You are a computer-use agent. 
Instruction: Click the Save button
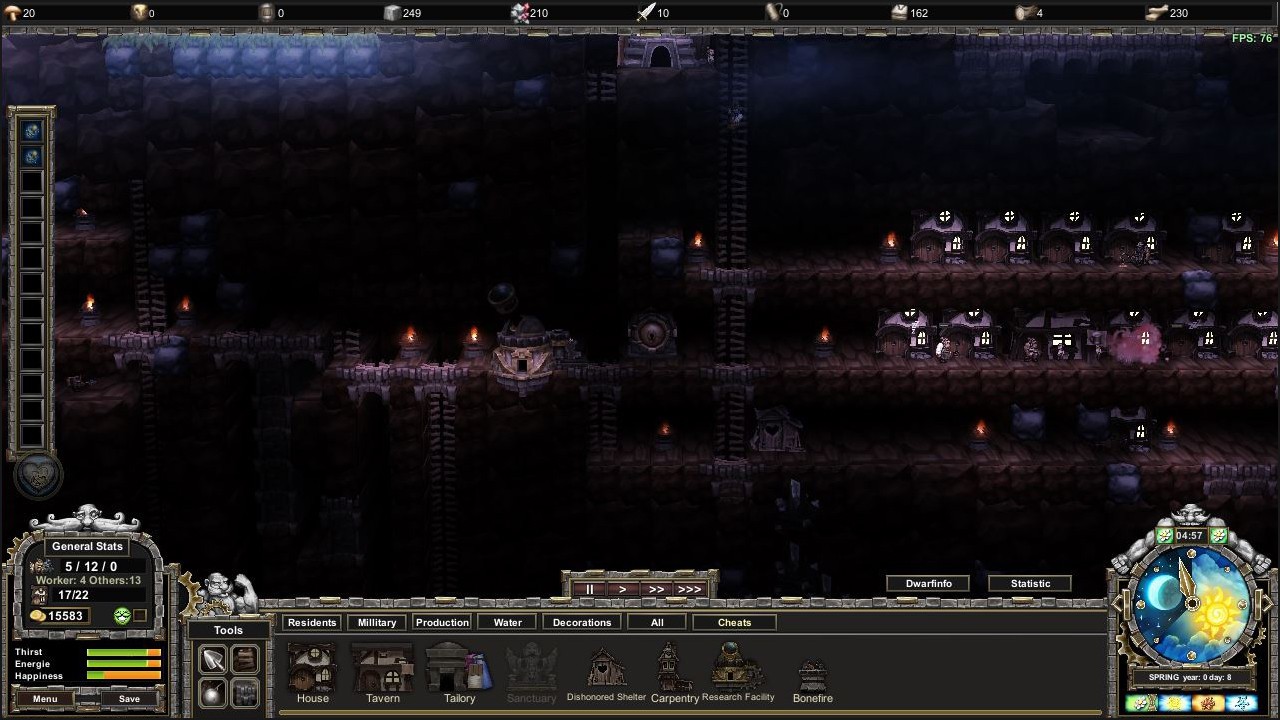click(128, 699)
